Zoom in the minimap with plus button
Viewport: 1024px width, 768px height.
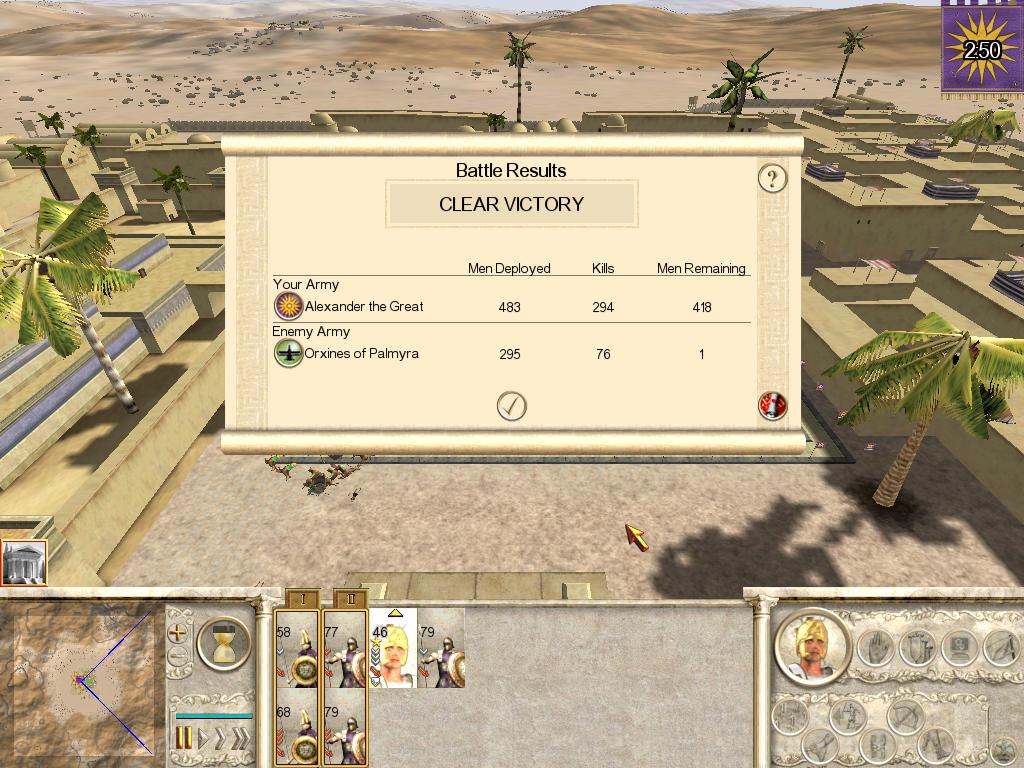(x=178, y=633)
